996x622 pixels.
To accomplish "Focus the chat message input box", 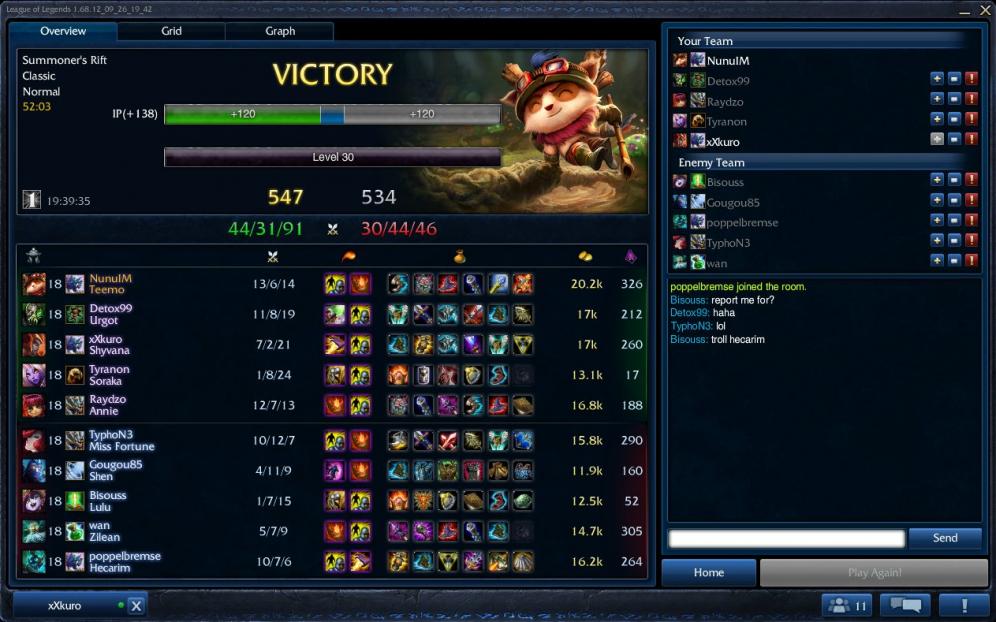I will click(x=786, y=539).
